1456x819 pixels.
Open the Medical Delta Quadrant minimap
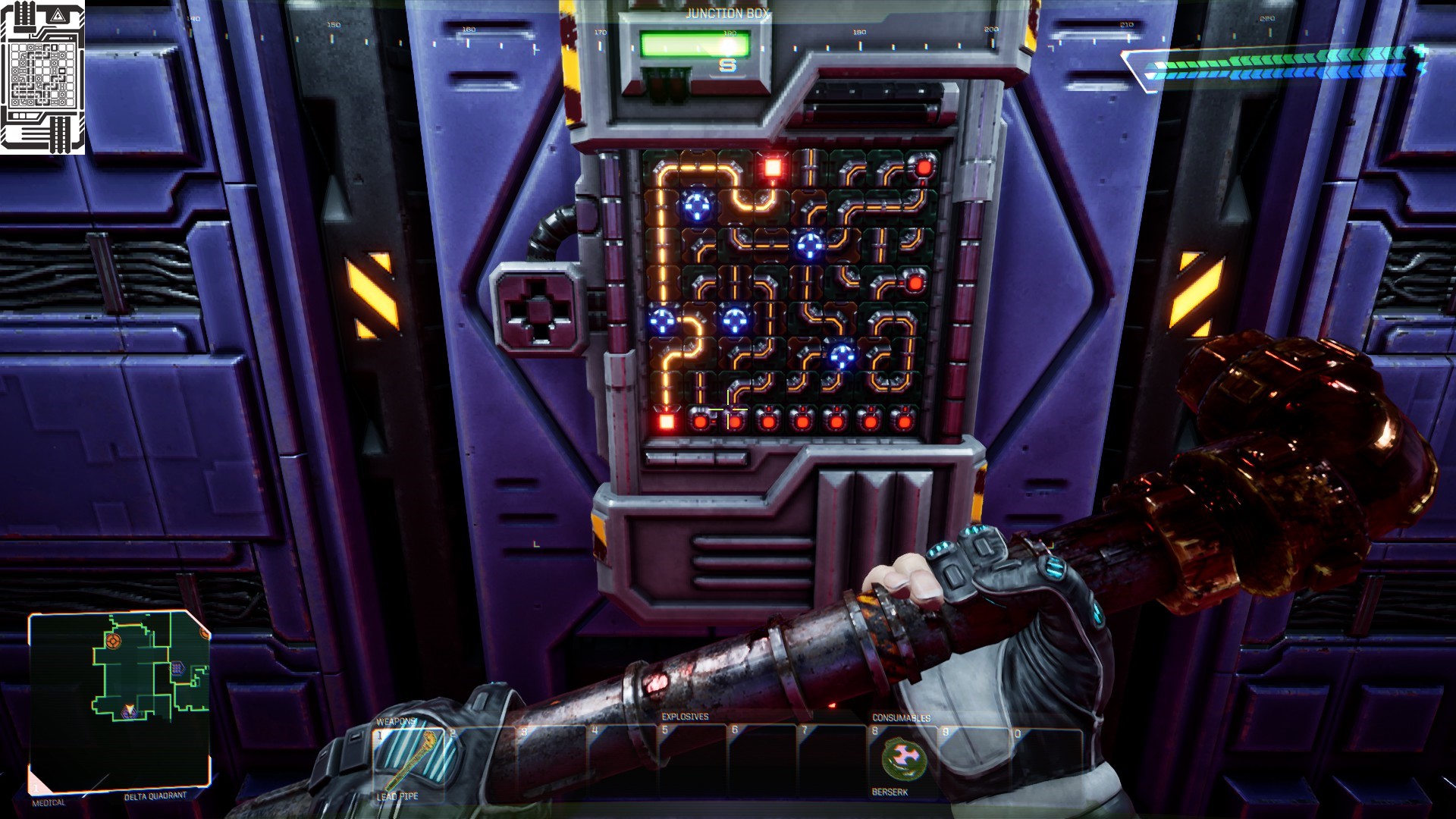point(119,701)
